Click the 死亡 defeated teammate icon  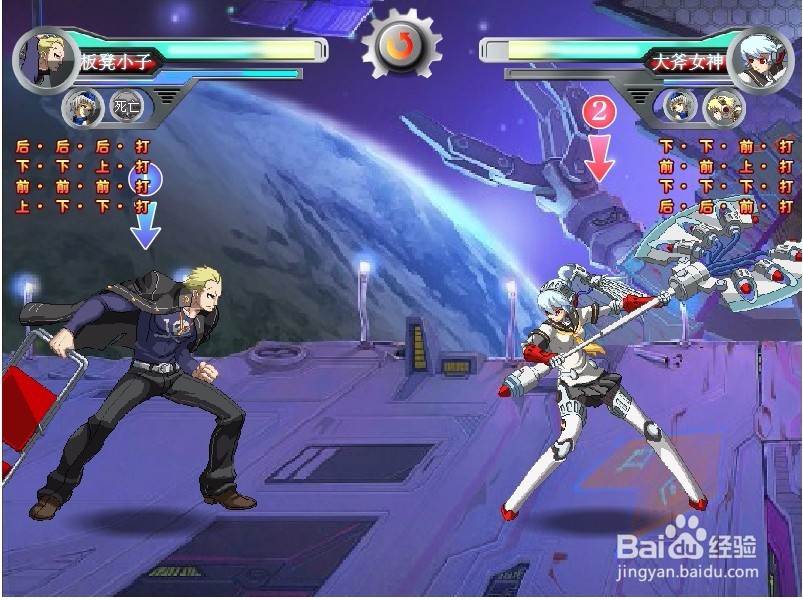pyautogui.click(x=125, y=105)
